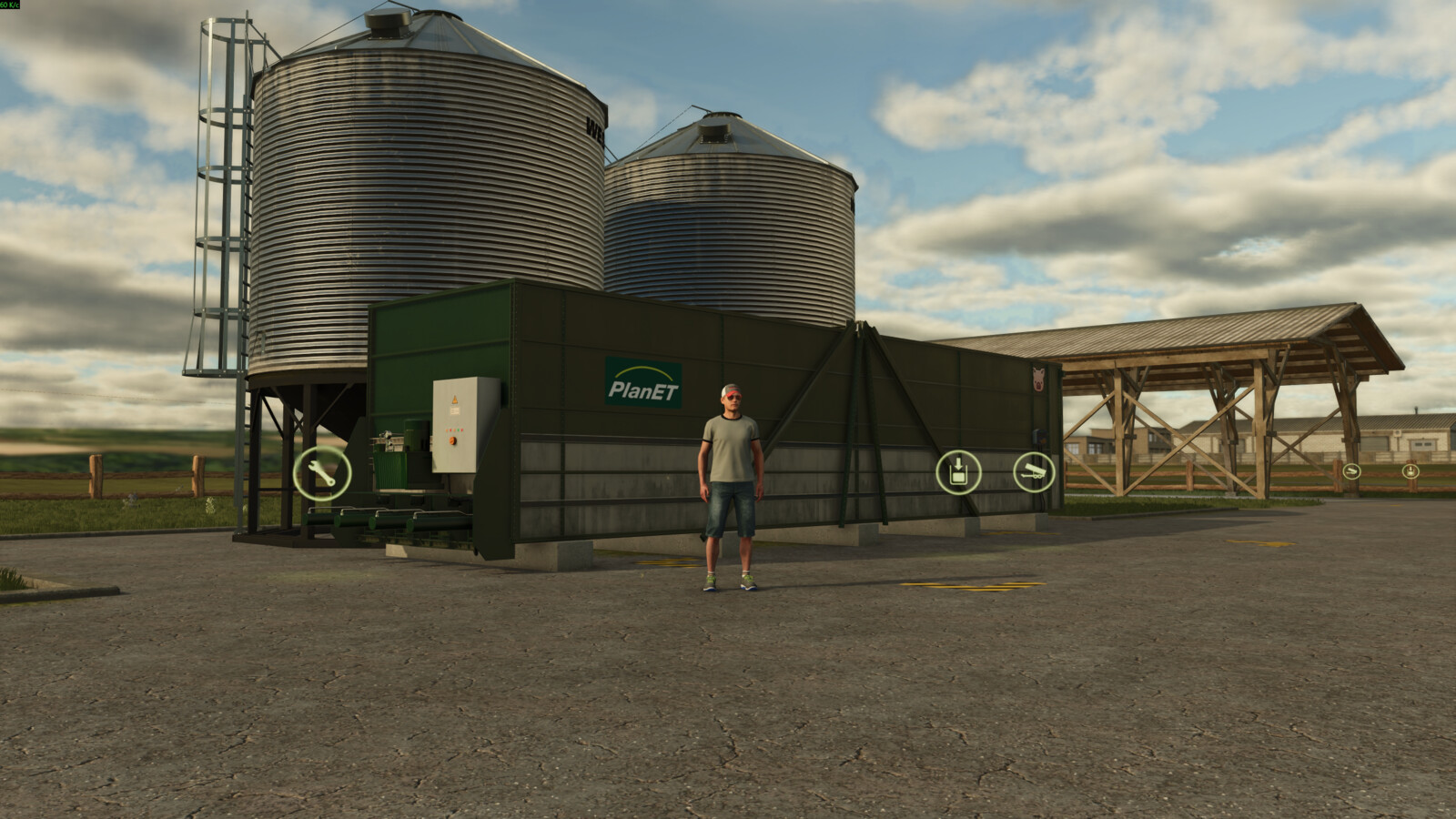Toggle the orange indicator light on the control cabinet
Screen dimensions: 1456x819
(447, 430)
